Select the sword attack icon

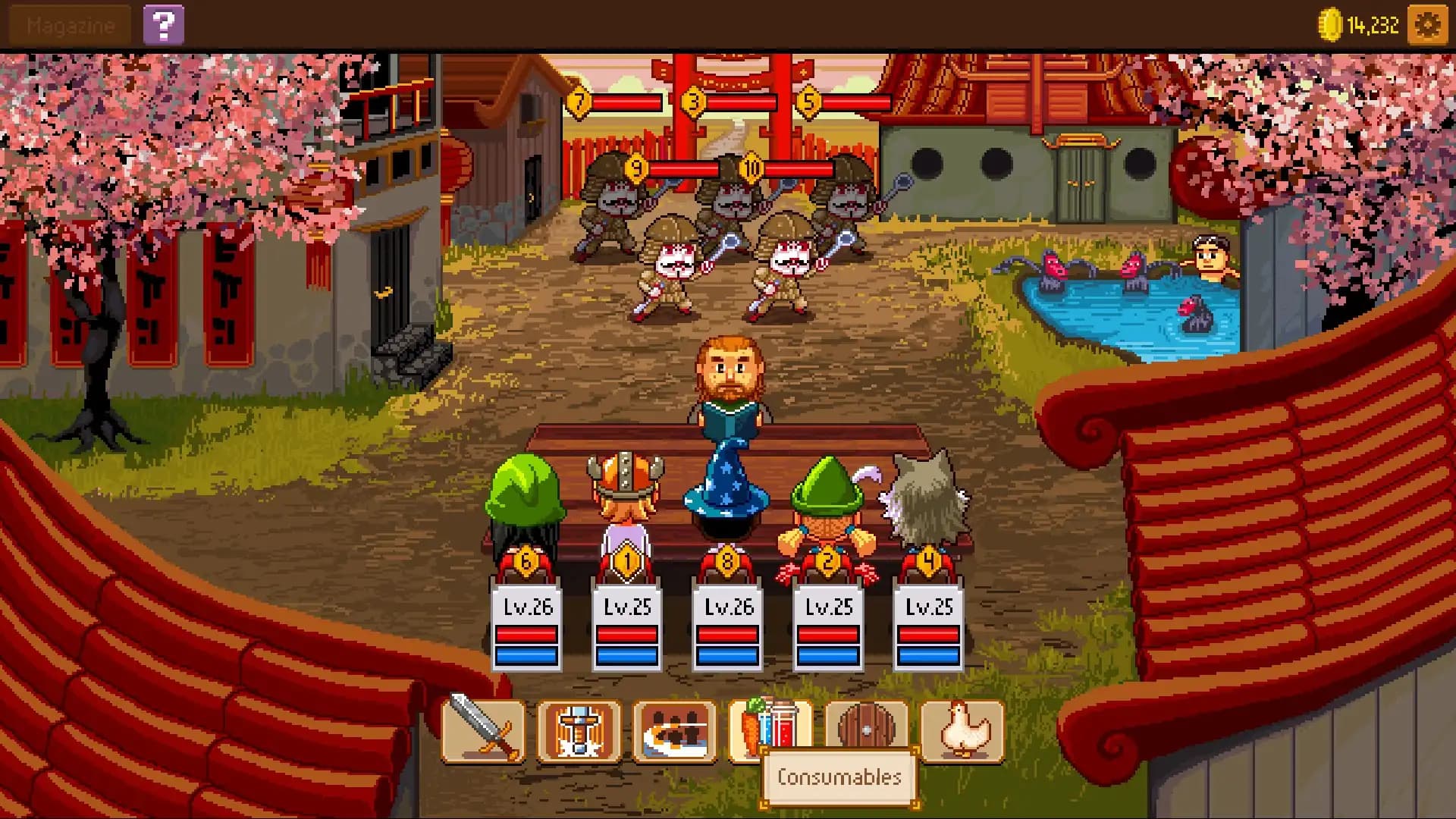click(483, 733)
